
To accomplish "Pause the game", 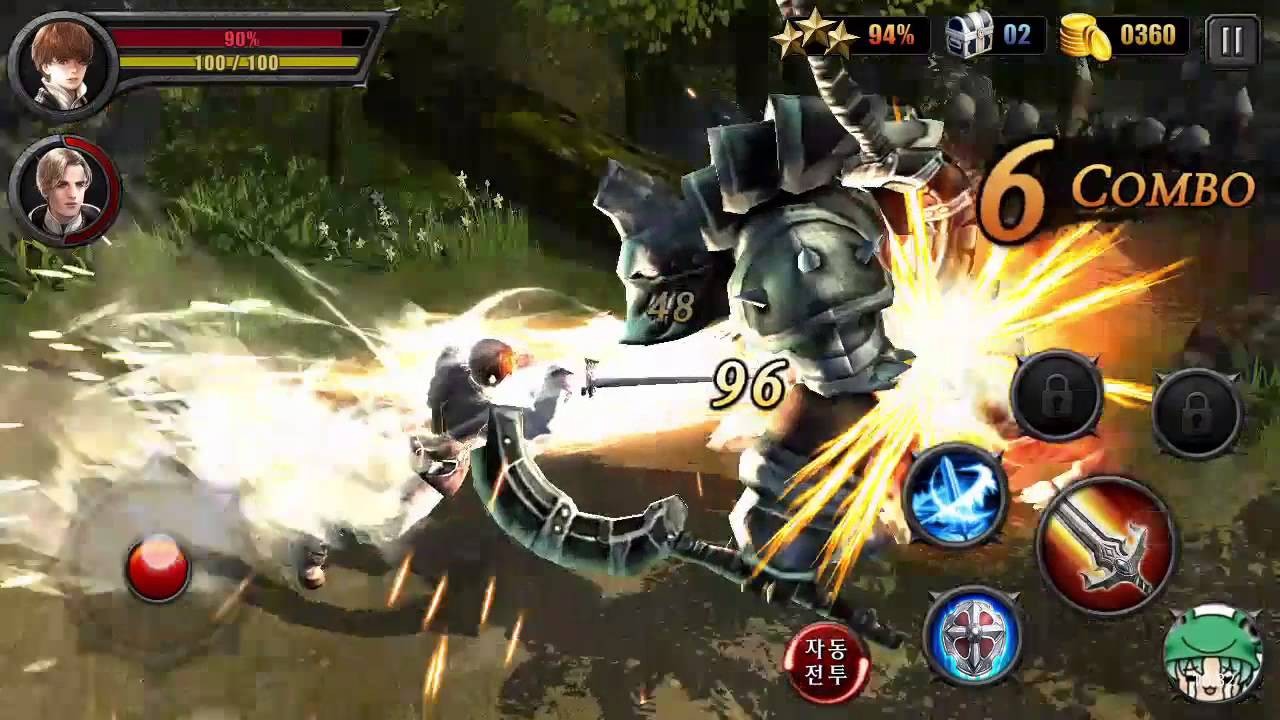I will (x=1234, y=37).
